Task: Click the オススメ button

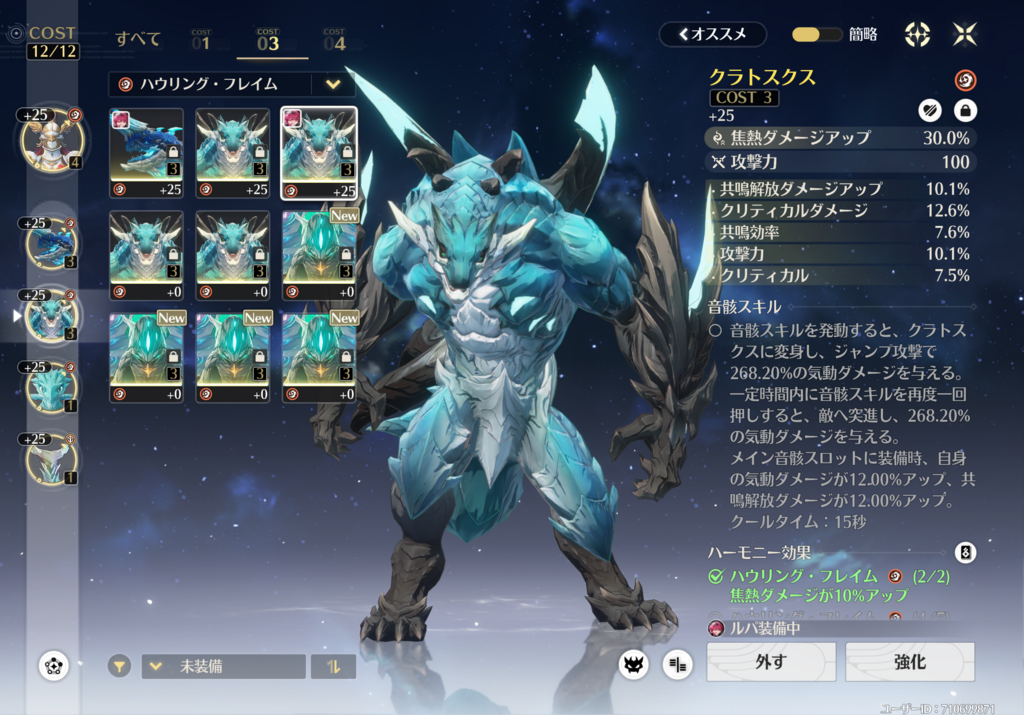Action: coord(712,34)
